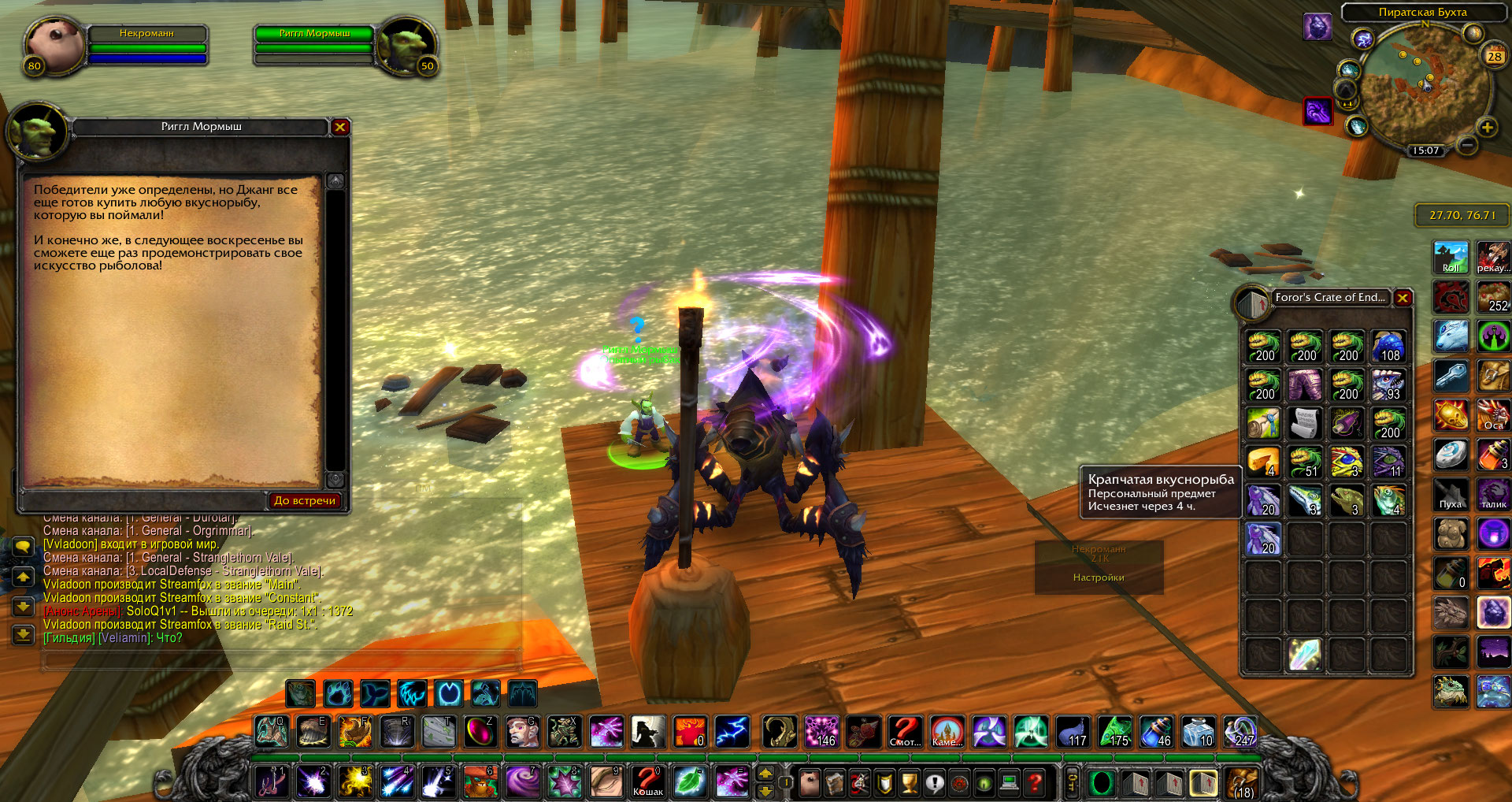Image resolution: width=1512 pixels, height=802 pixels.
Task: Open the achievements trophy cup menu button
Action: (x=910, y=782)
